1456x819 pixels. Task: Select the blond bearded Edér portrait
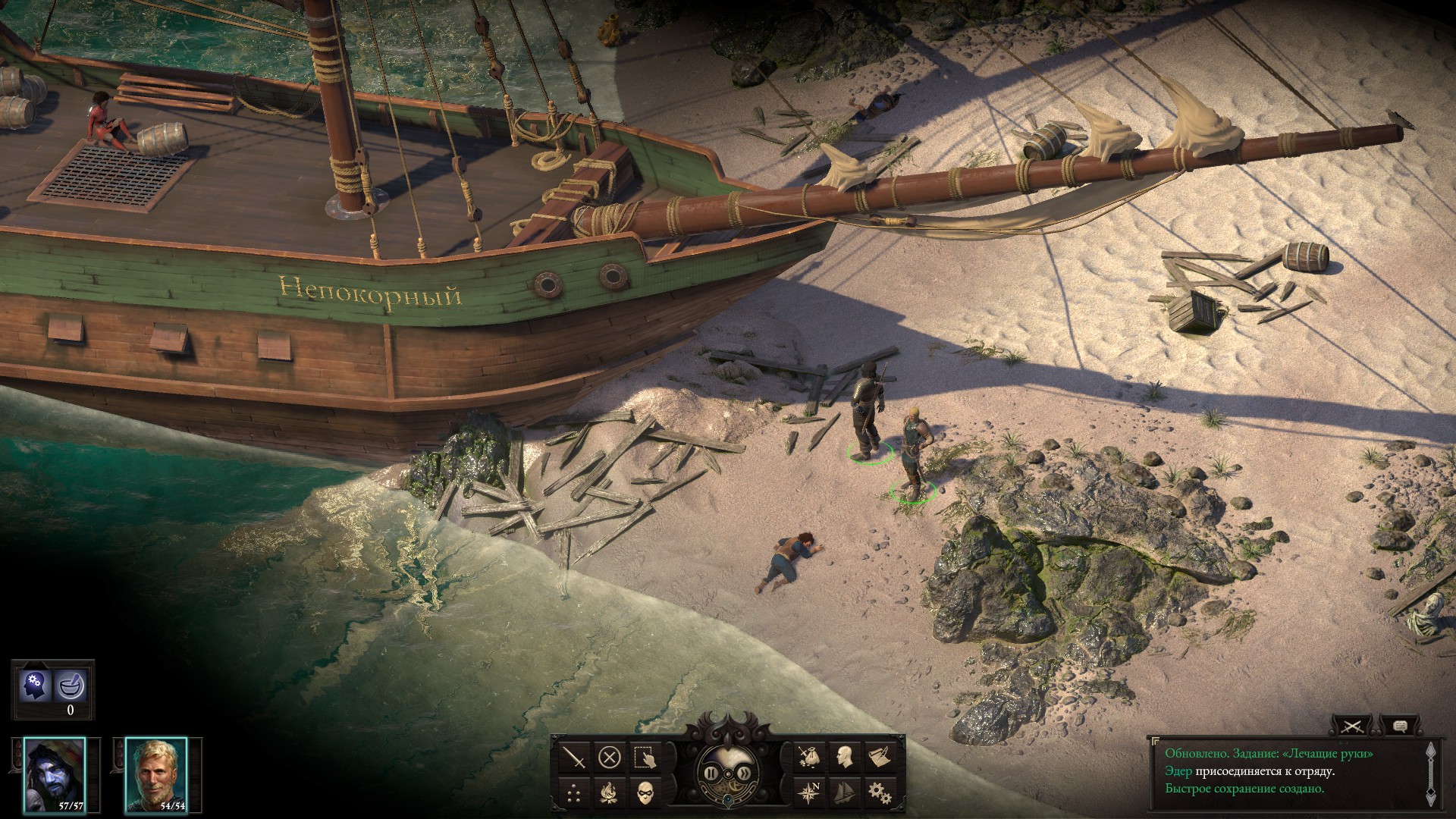(155, 775)
